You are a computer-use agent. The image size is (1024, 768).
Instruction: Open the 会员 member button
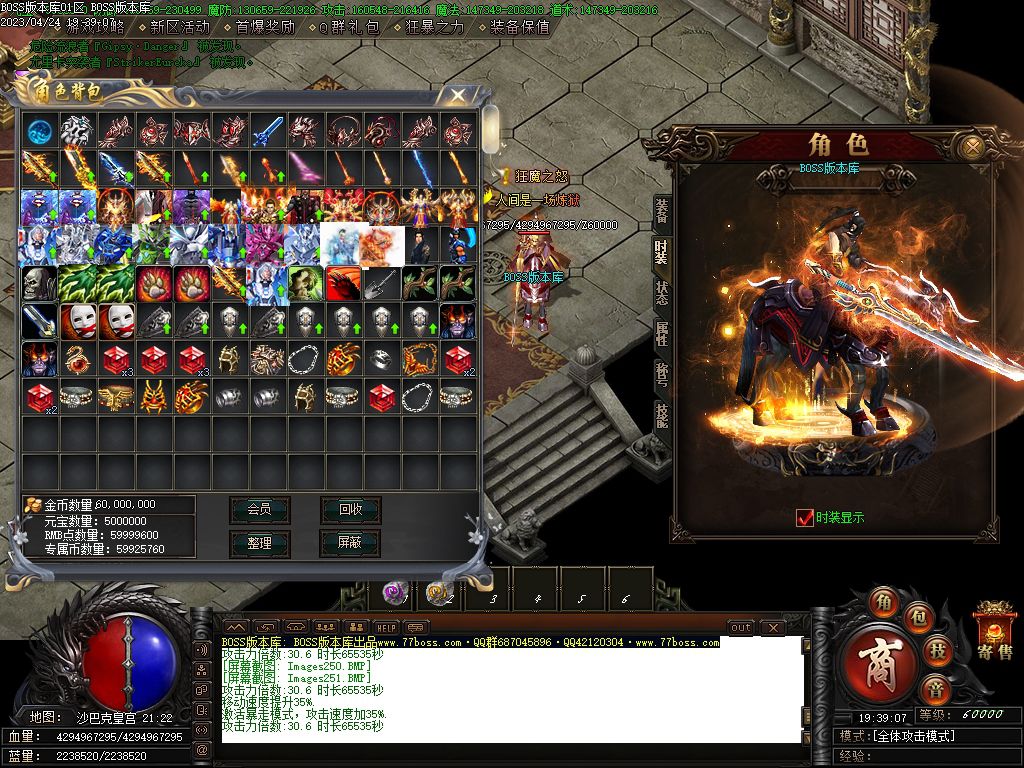259,509
